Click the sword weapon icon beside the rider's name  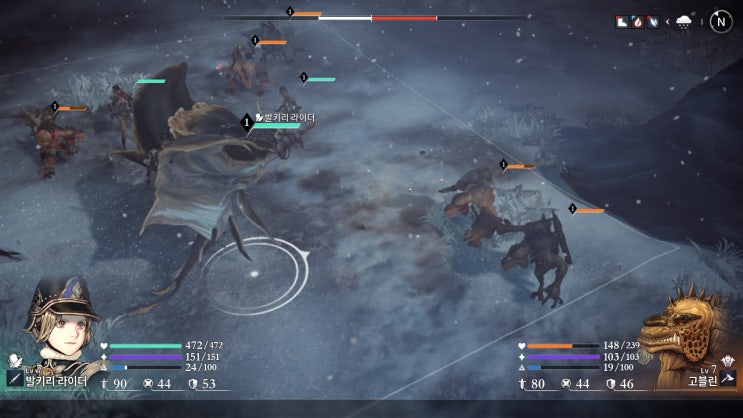(15, 379)
